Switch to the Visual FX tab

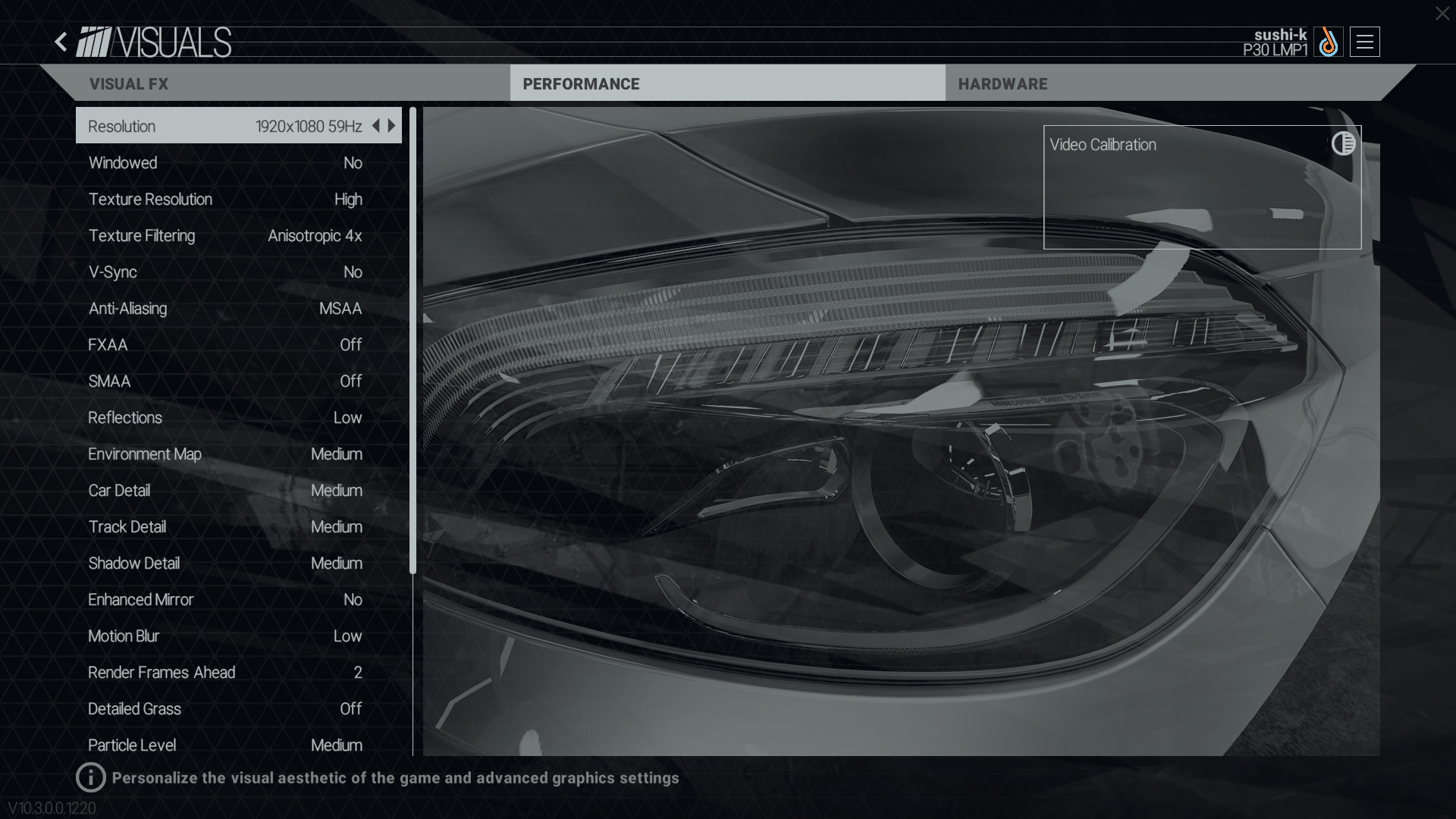coord(129,84)
